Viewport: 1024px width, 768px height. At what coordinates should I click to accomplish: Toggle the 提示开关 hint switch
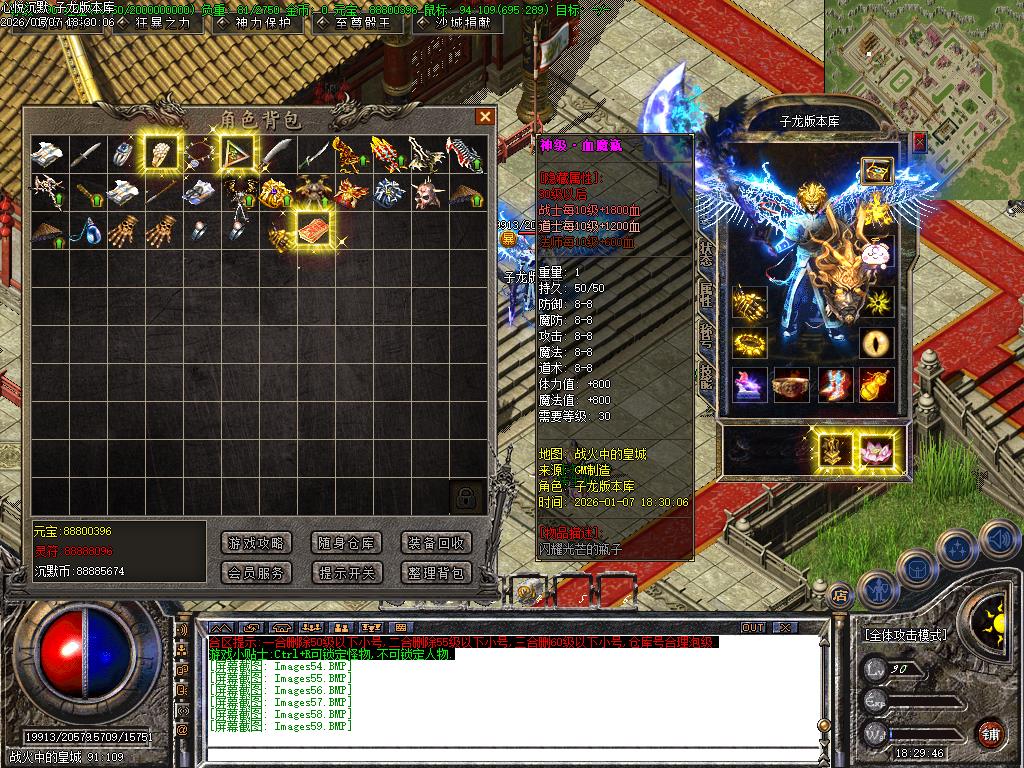click(x=346, y=573)
